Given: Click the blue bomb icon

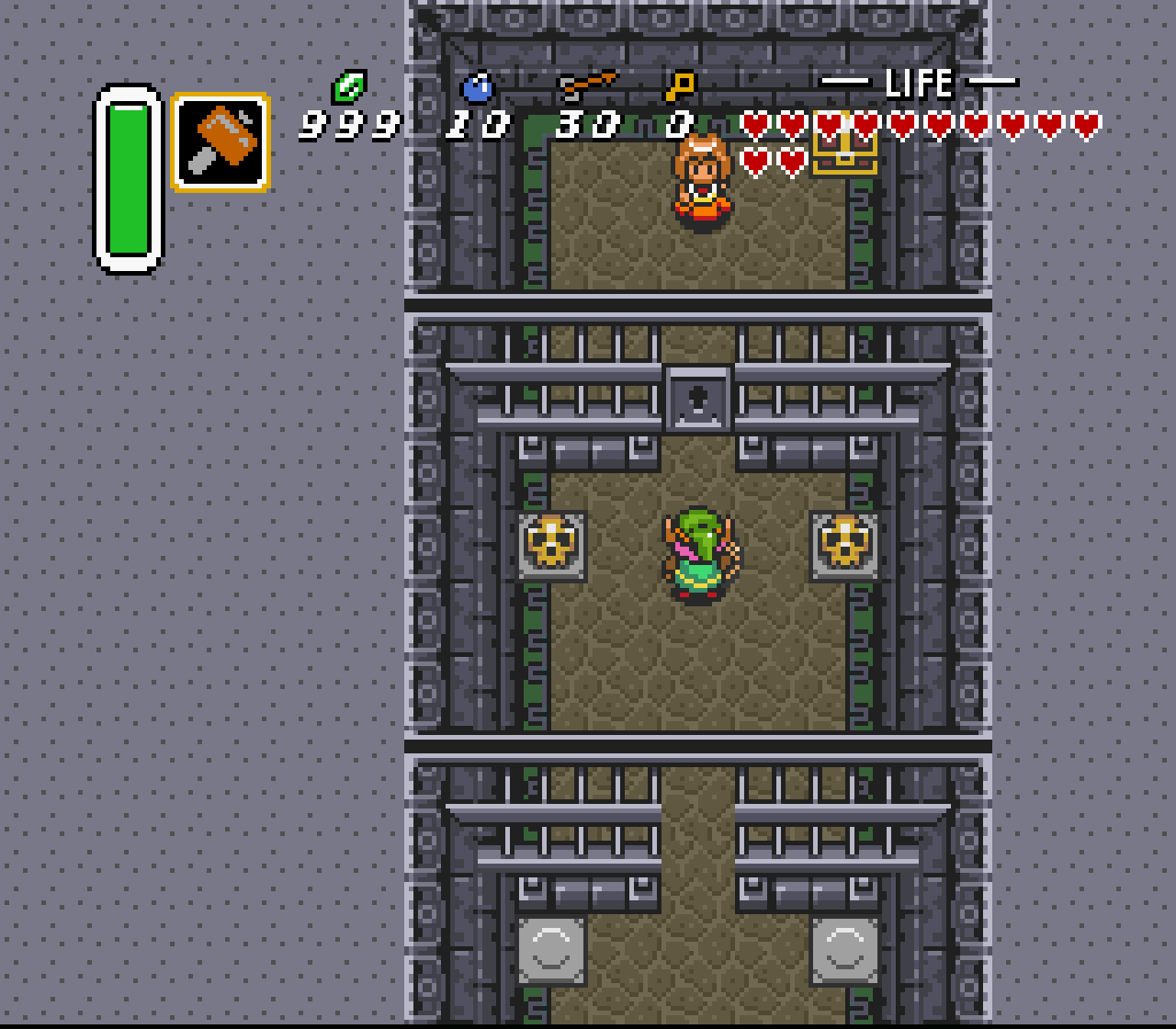Looking at the screenshot, I should pos(478,87).
